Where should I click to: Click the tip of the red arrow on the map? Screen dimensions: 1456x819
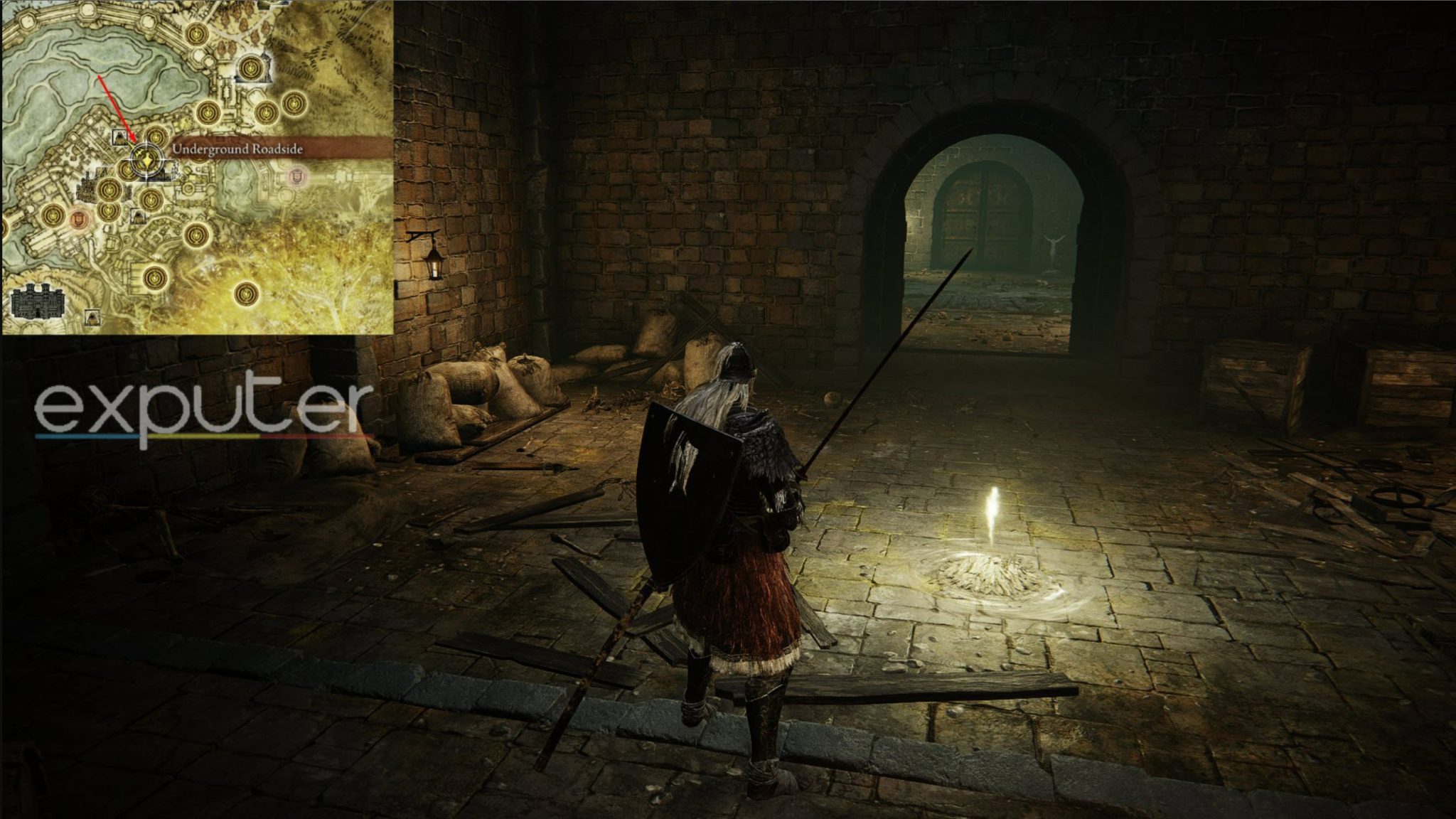[x=134, y=141]
